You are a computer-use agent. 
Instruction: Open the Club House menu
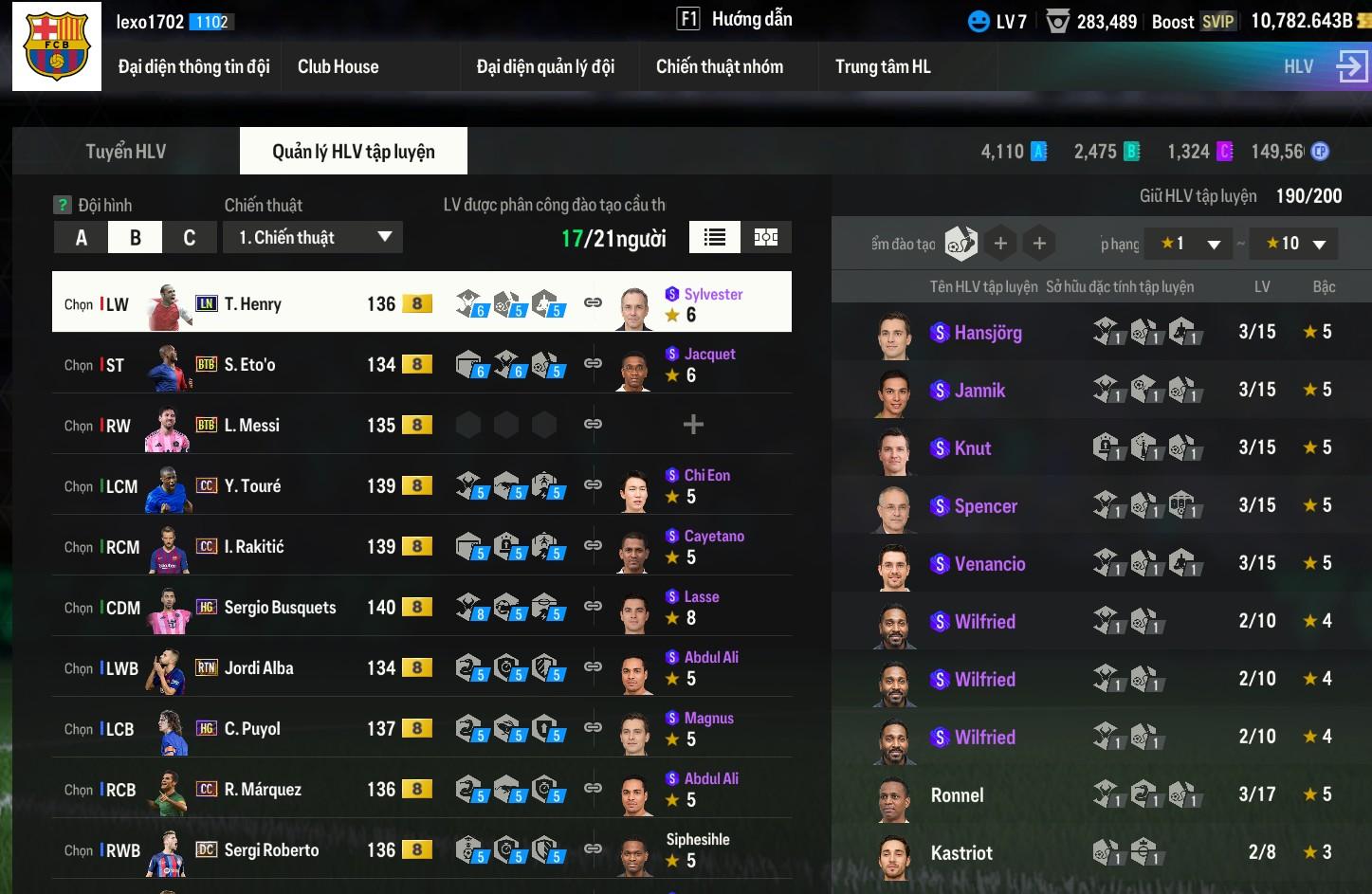click(x=338, y=66)
